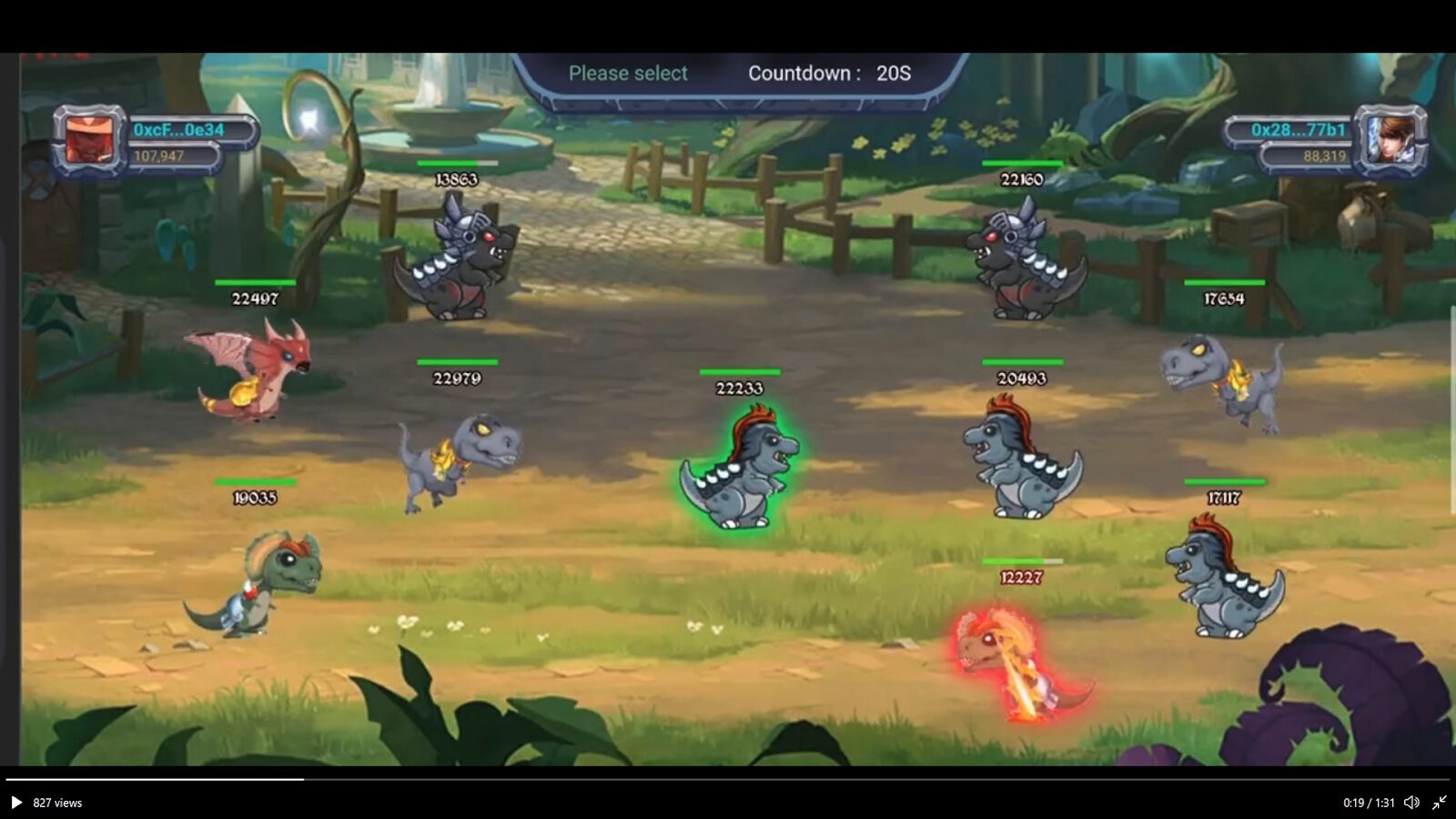Select the grey dinosaur labeled 17117
Image resolution: width=1456 pixels, height=819 pixels.
(x=1224, y=573)
